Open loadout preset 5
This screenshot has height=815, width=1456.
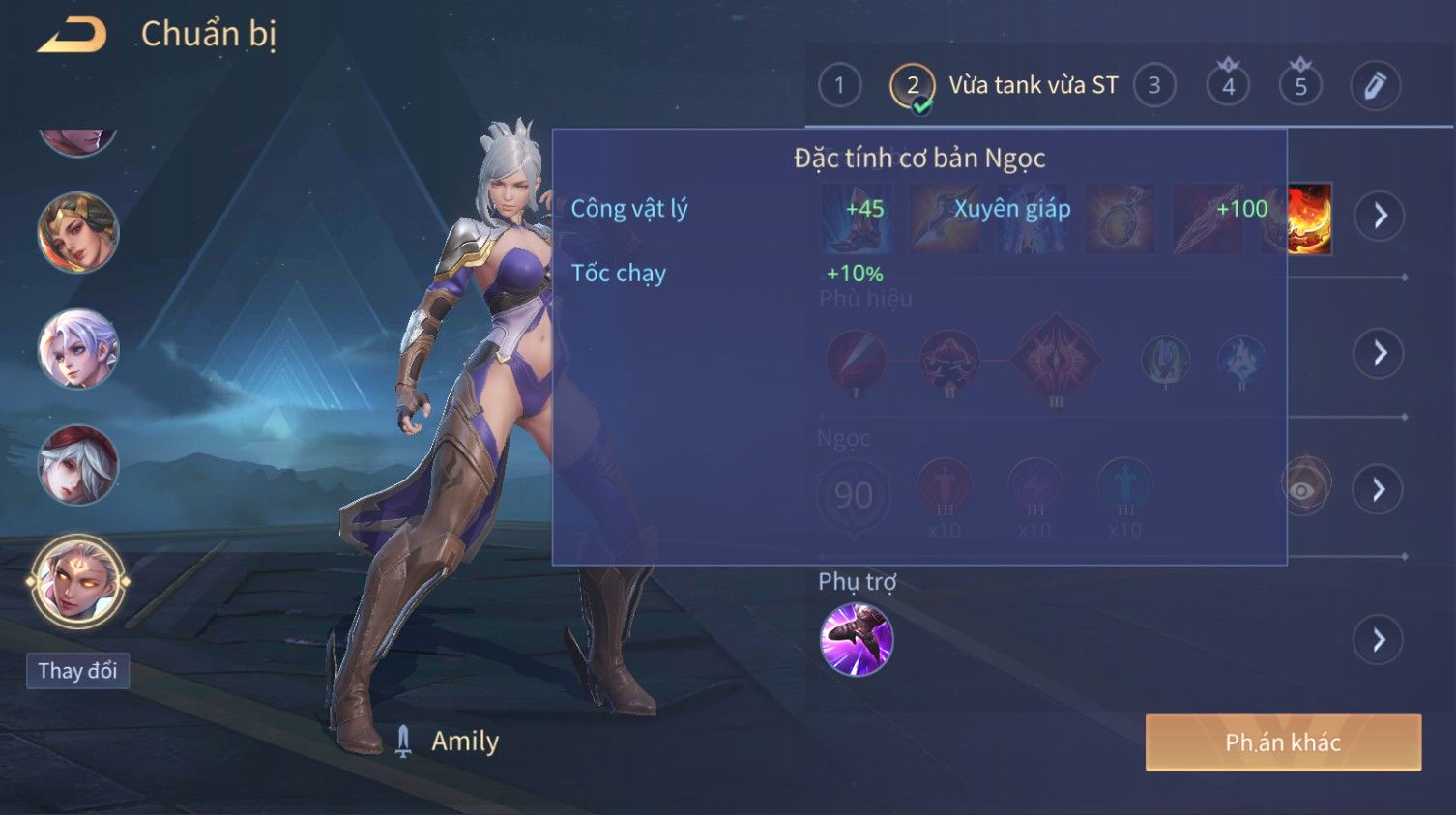pos(1300,86)
